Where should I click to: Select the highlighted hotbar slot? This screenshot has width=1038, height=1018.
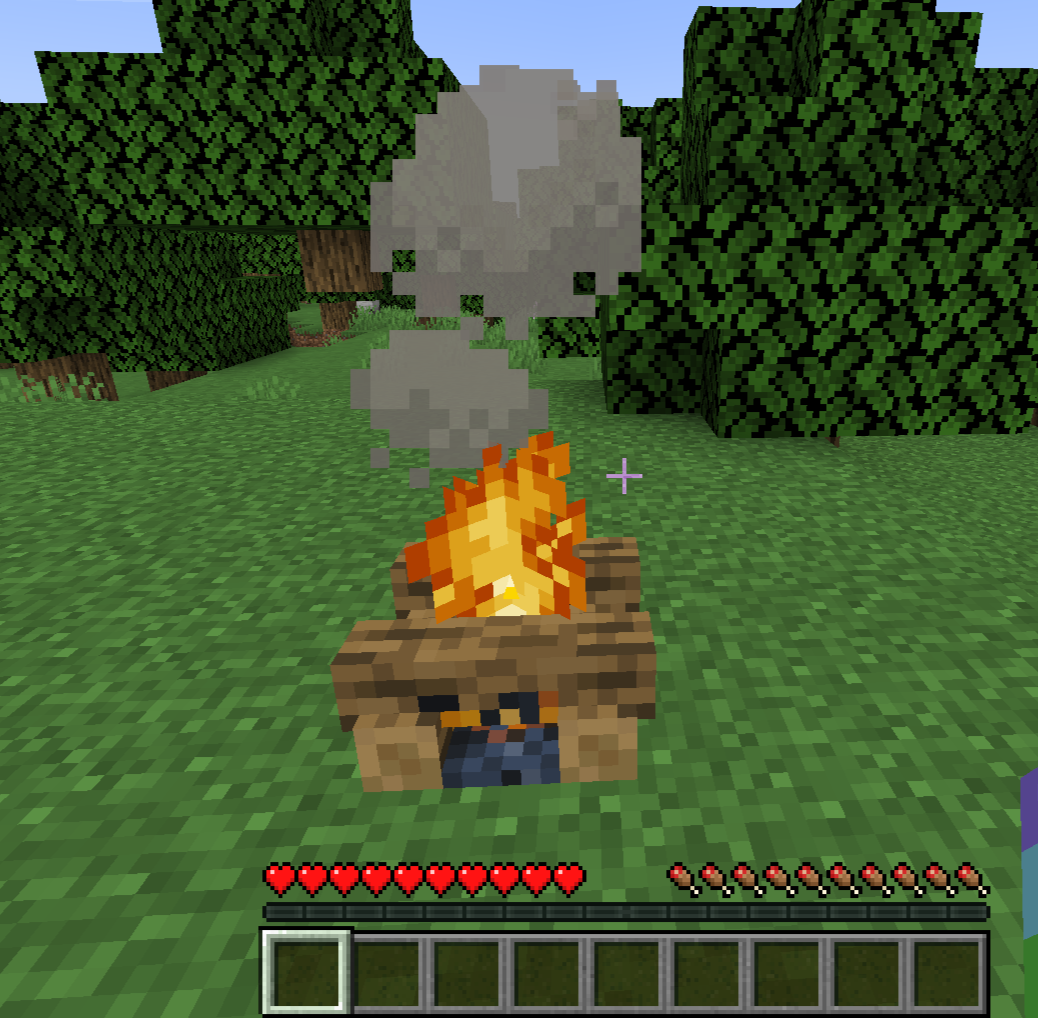[x=307, y=972]
